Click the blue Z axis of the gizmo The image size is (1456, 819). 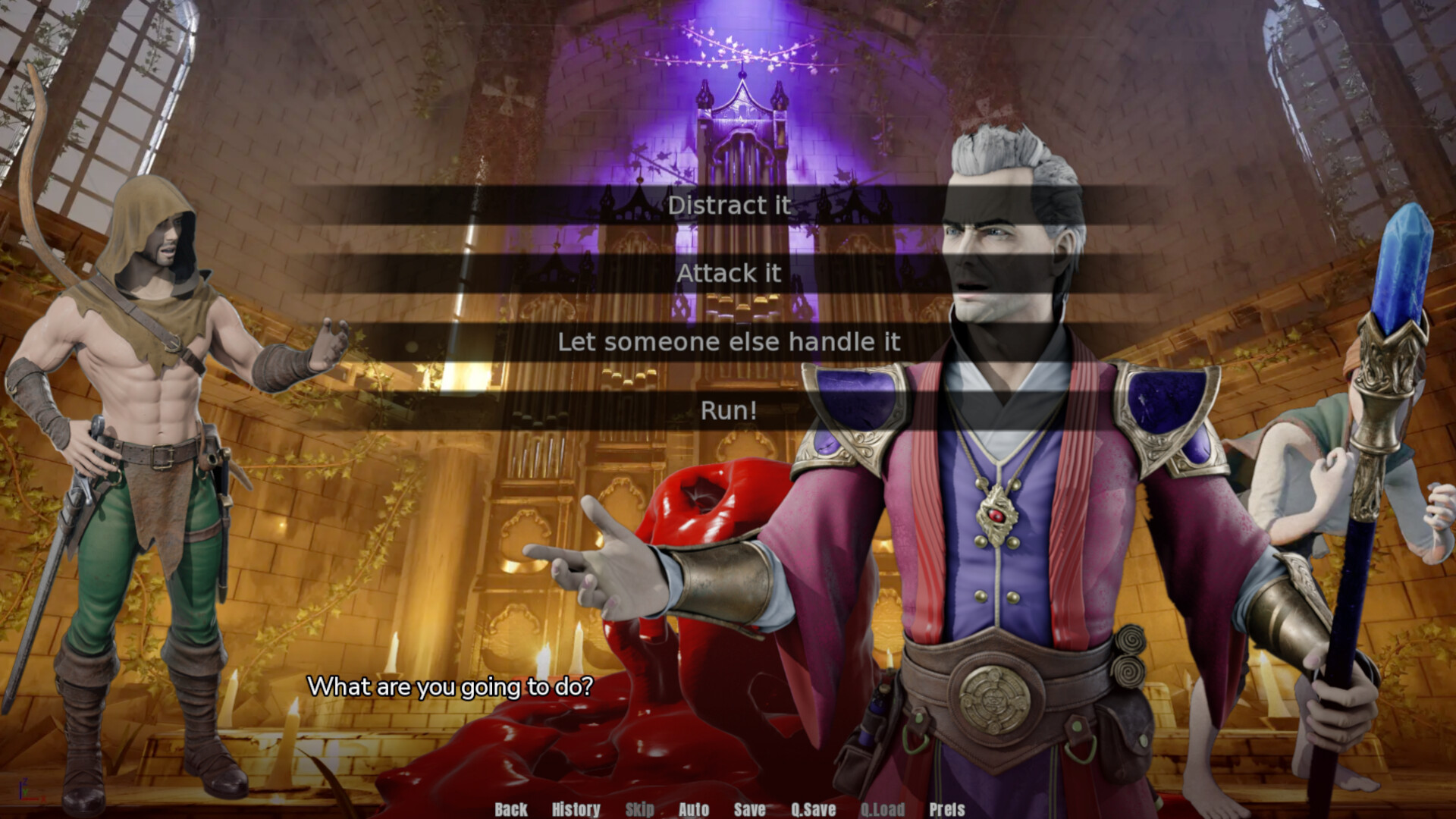(20, 790)
